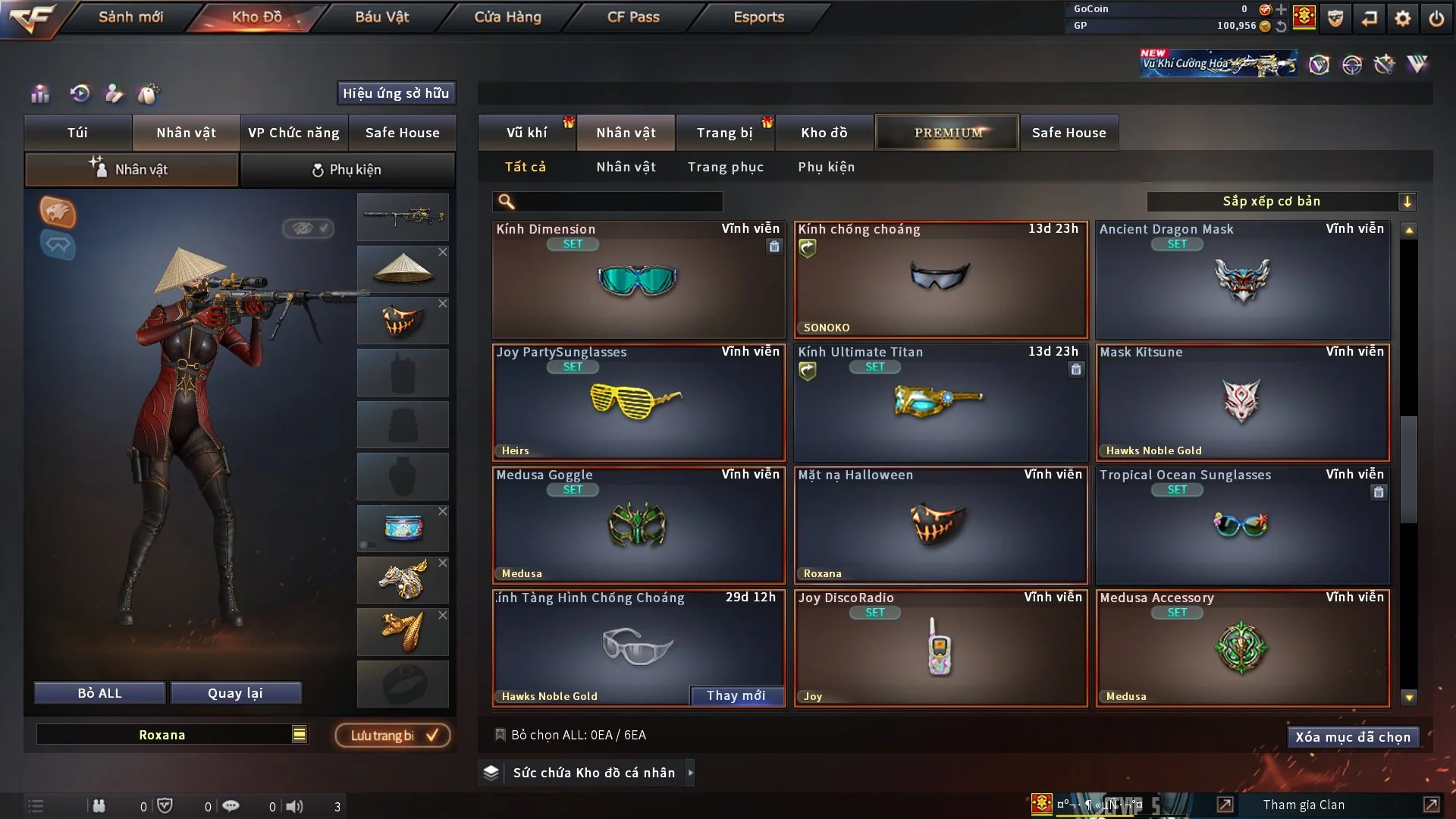Select the Trang phục filter
Viewport: 1456px width, 819px height.
coord(725,167)
